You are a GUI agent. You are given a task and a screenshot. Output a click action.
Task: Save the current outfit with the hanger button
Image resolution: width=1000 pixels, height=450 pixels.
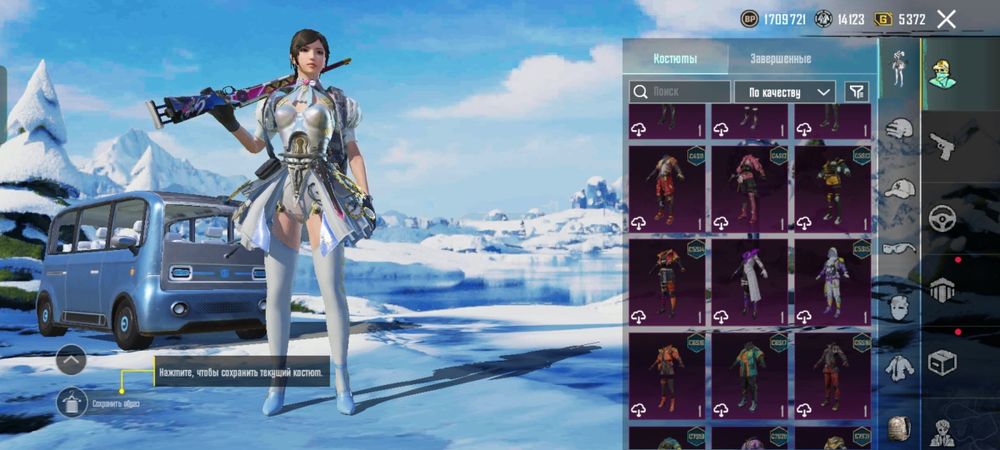(72, 402)
